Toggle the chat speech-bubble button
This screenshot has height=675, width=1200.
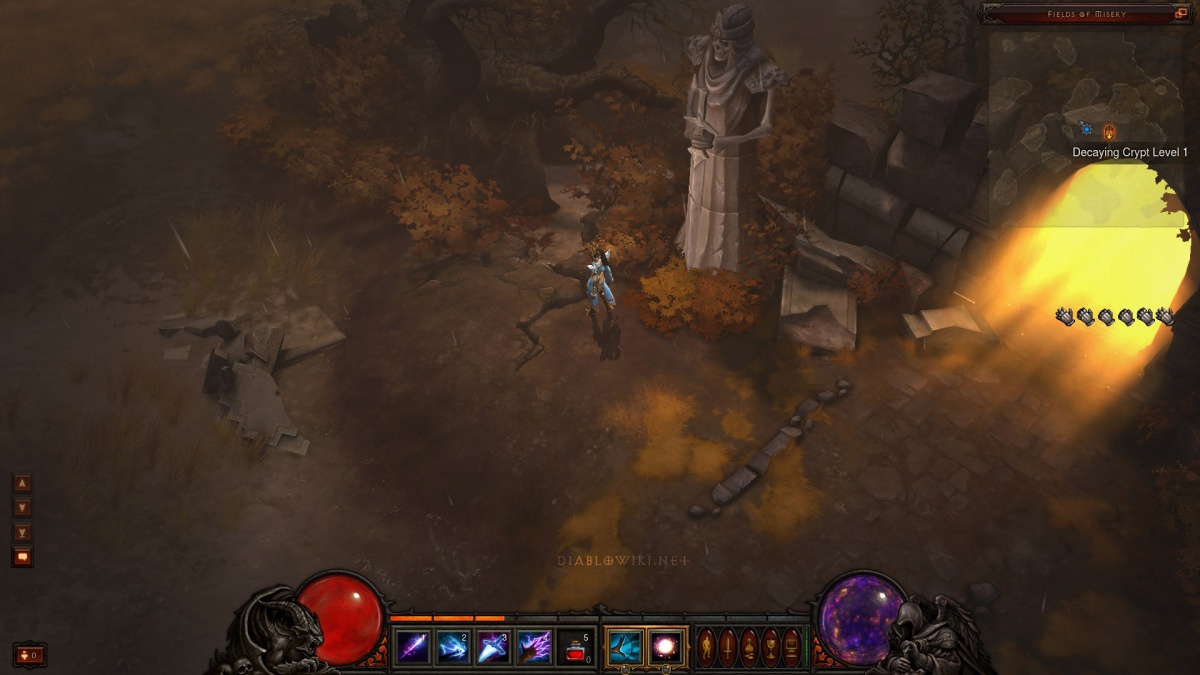pyautogui.click(x=22, y=557)
